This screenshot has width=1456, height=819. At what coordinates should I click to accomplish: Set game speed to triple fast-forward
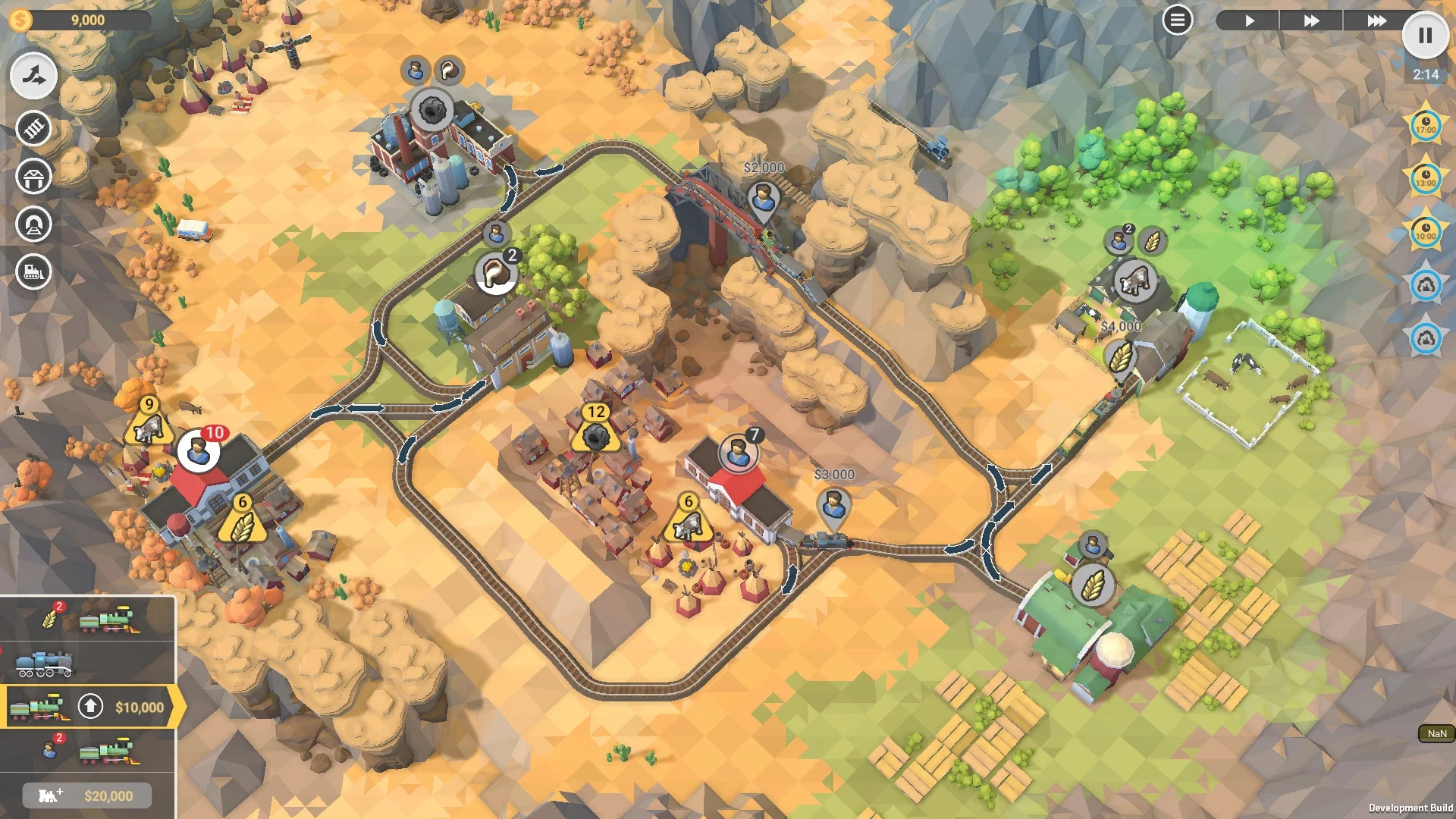1376,20
